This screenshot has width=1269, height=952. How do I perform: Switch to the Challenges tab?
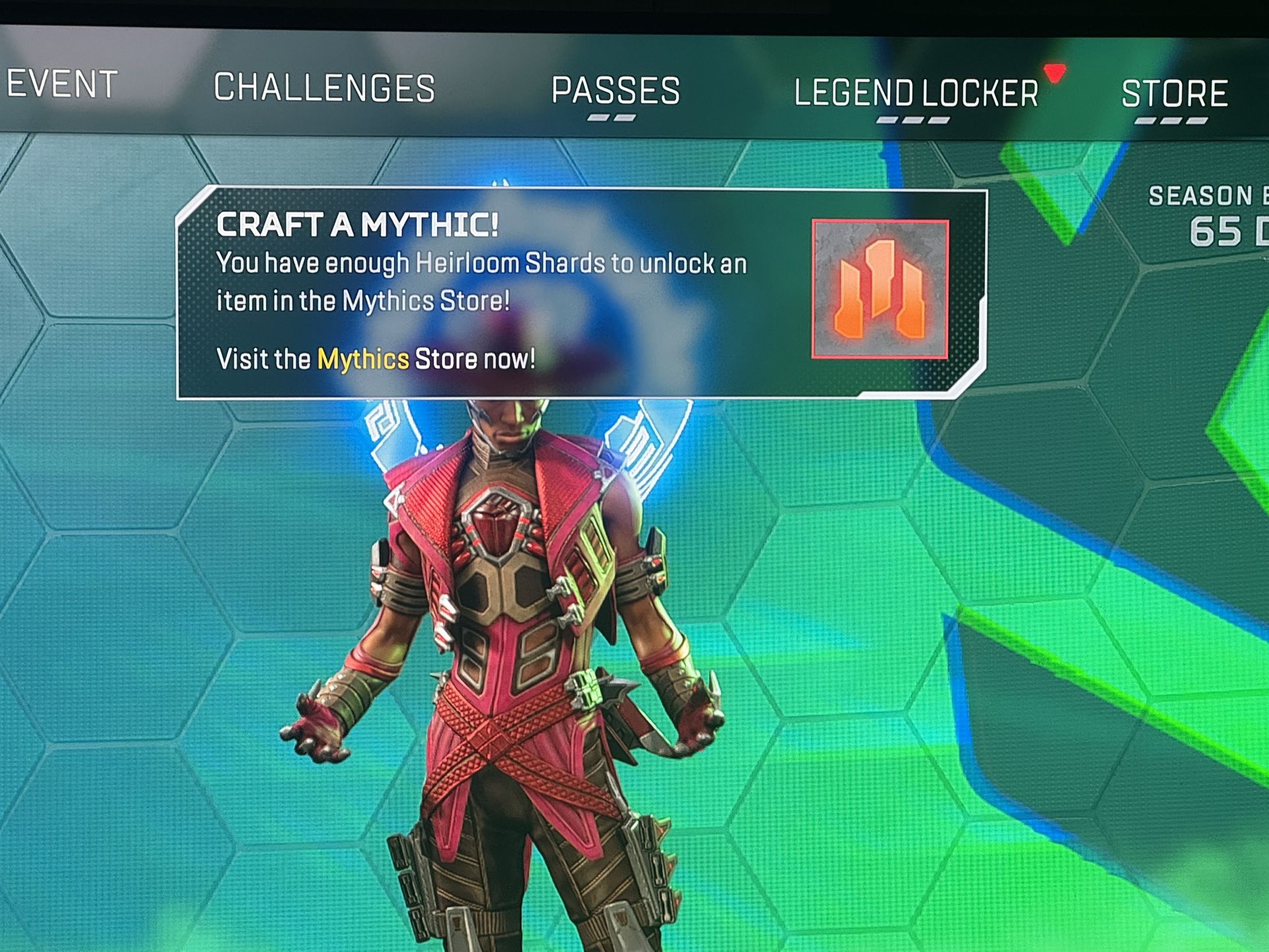click(324, 88)
